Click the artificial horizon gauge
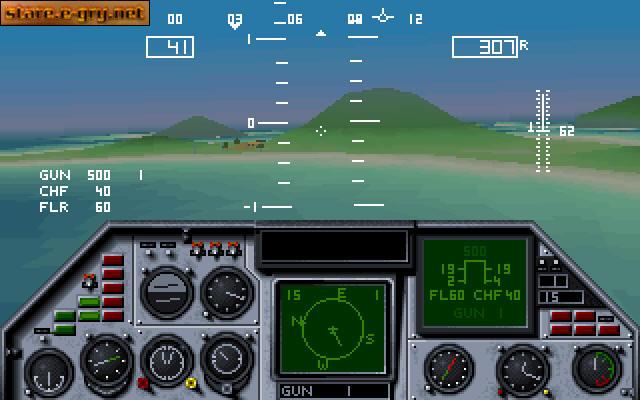This screenshot has height=400, width=640. pos(165,291)
